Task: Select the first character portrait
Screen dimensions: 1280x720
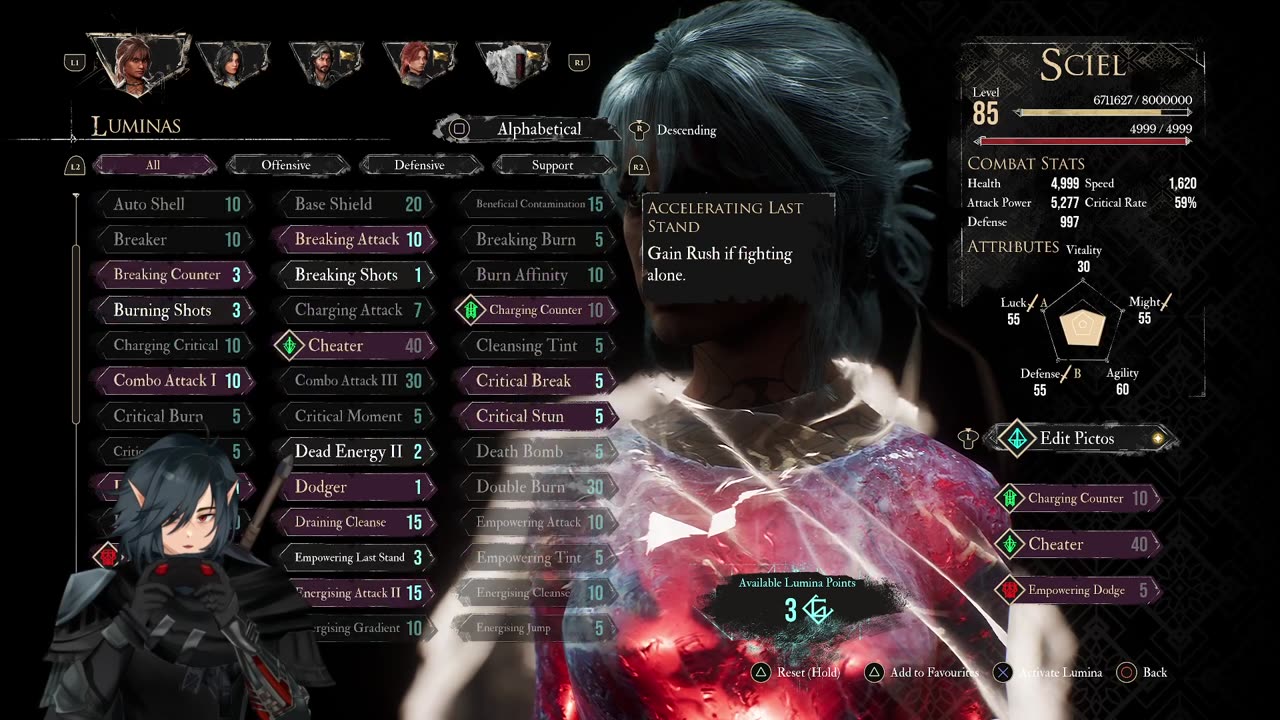Action: 139,62
